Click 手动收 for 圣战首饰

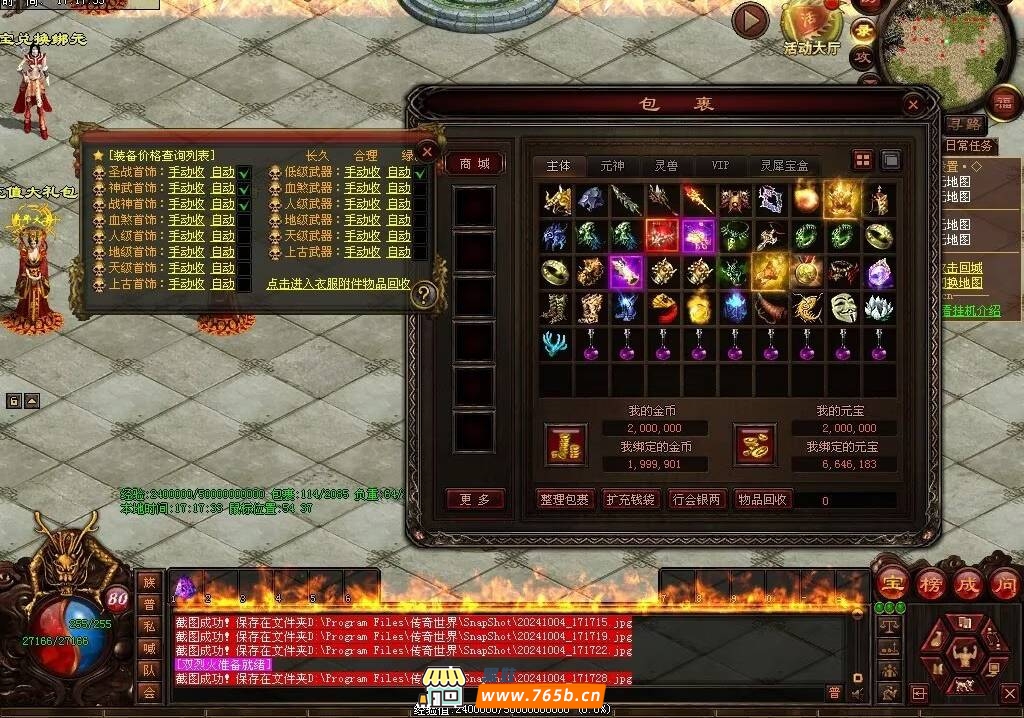[x=186, y=172]
